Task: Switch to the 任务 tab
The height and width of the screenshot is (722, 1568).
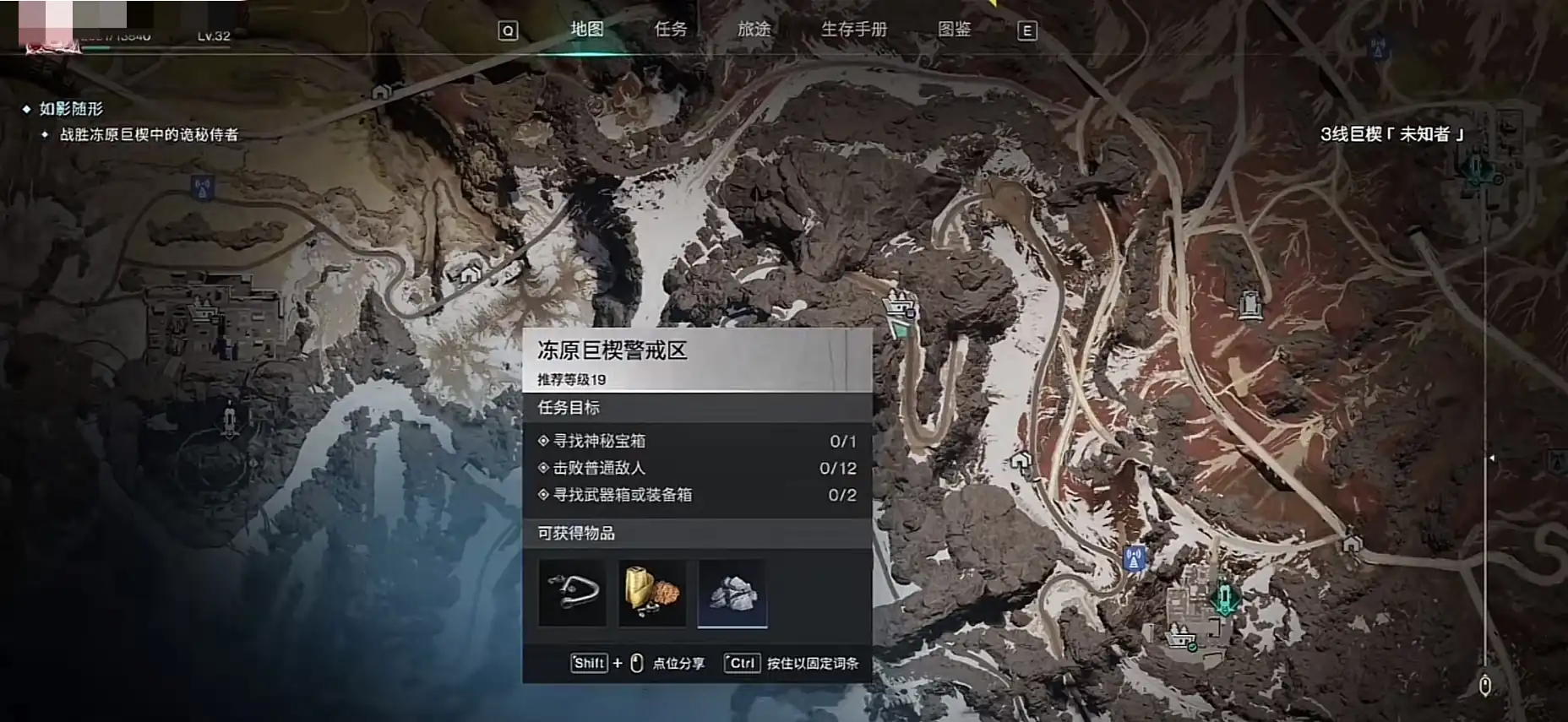Action: 672,30
